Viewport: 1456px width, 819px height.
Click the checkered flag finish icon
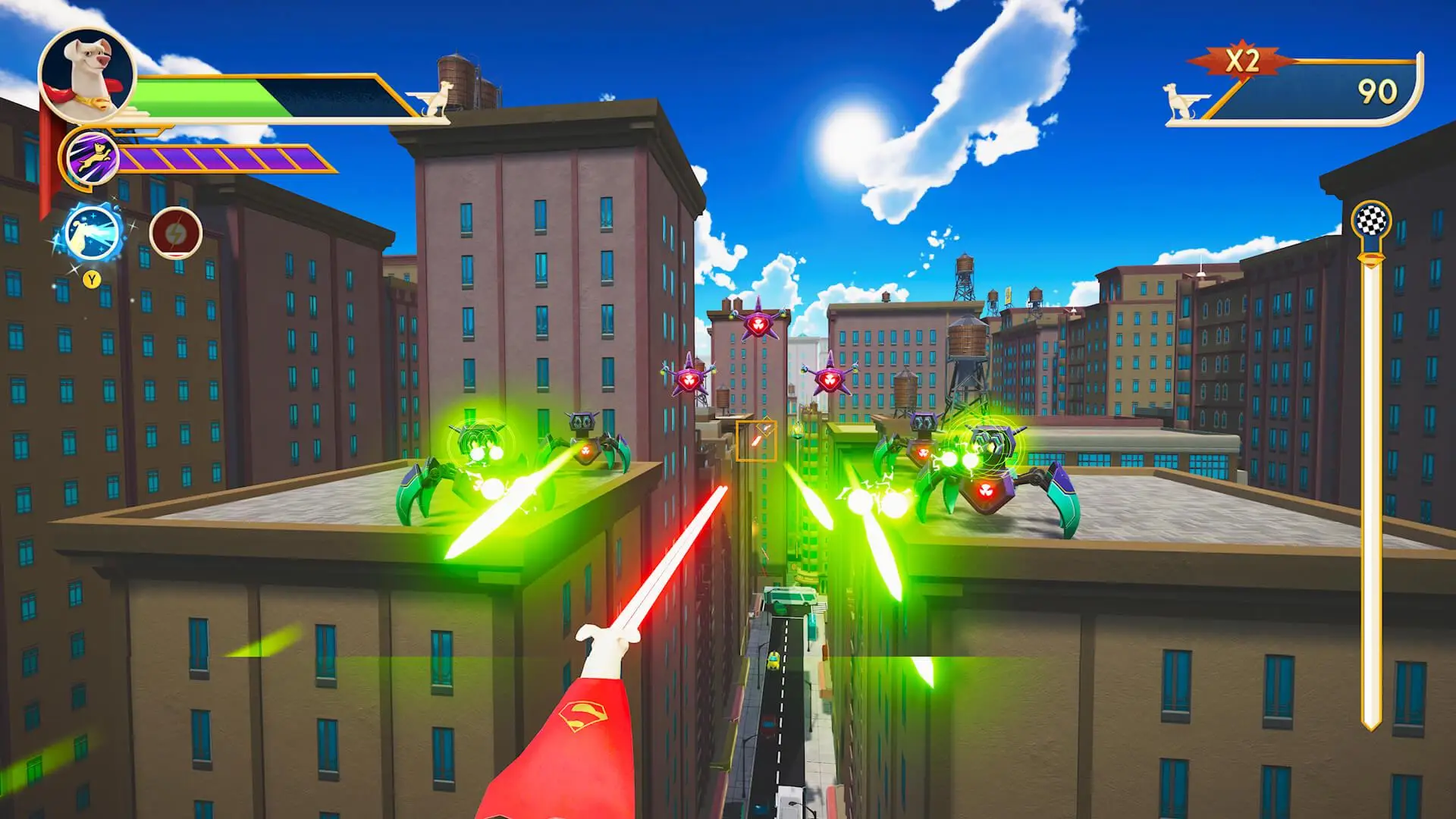point(1371,221)
